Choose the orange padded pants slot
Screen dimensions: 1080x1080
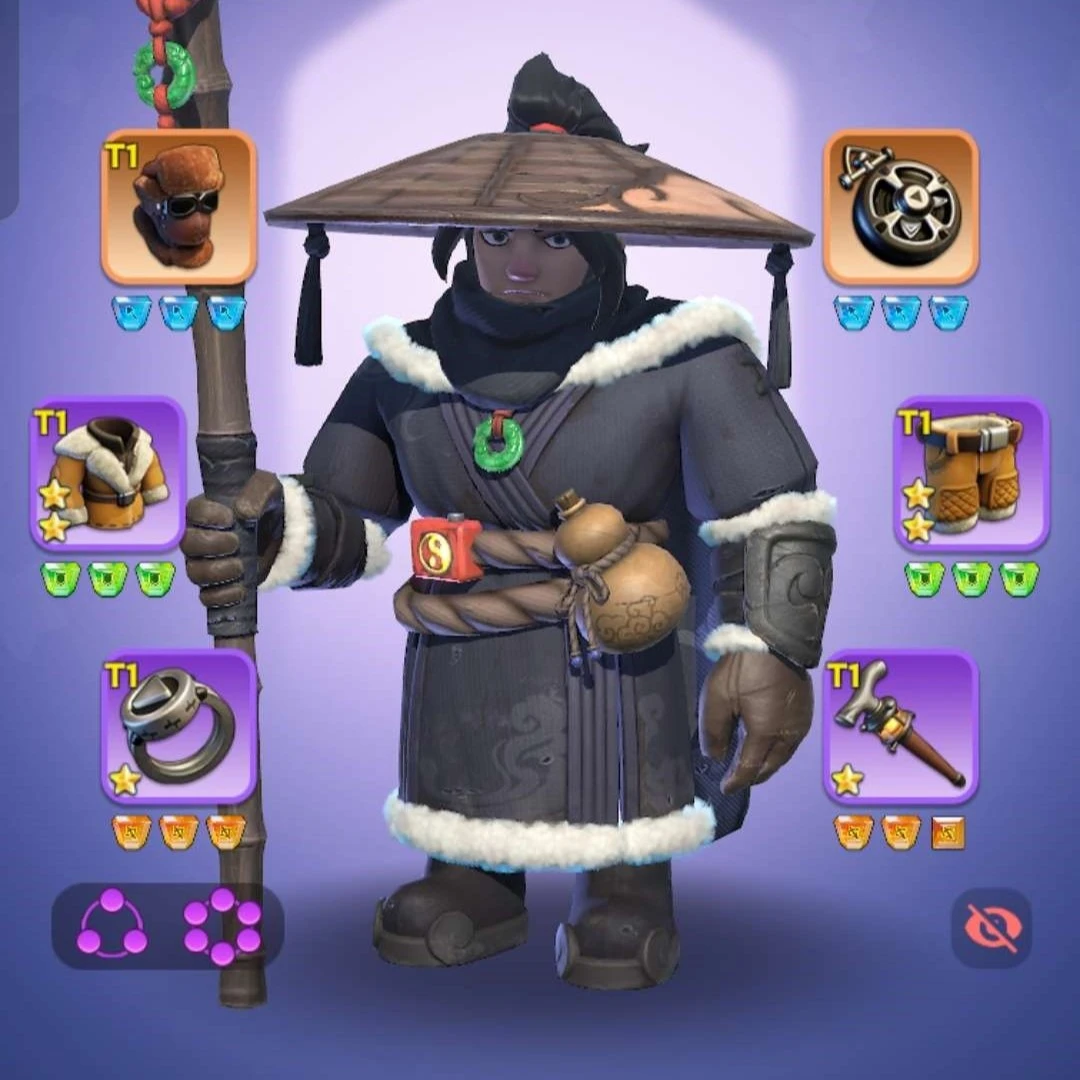(x=971, y=474)
